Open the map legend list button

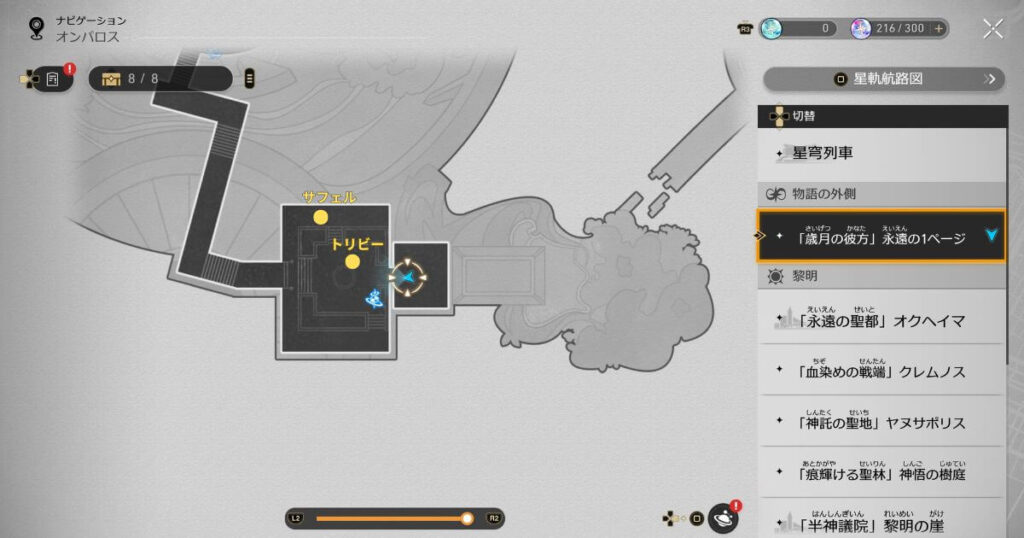pos(249,78)
